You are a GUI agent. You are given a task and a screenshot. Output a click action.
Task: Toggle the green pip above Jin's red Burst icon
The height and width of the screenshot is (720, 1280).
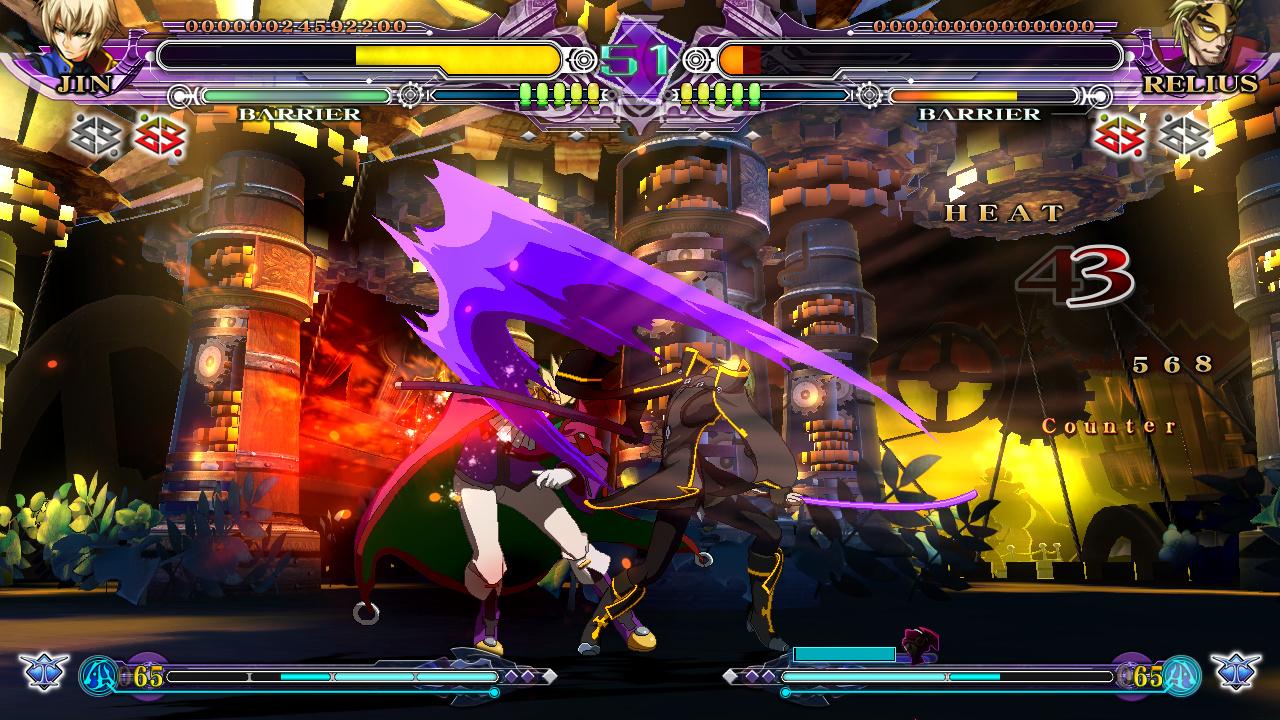(x=143, y=116)
